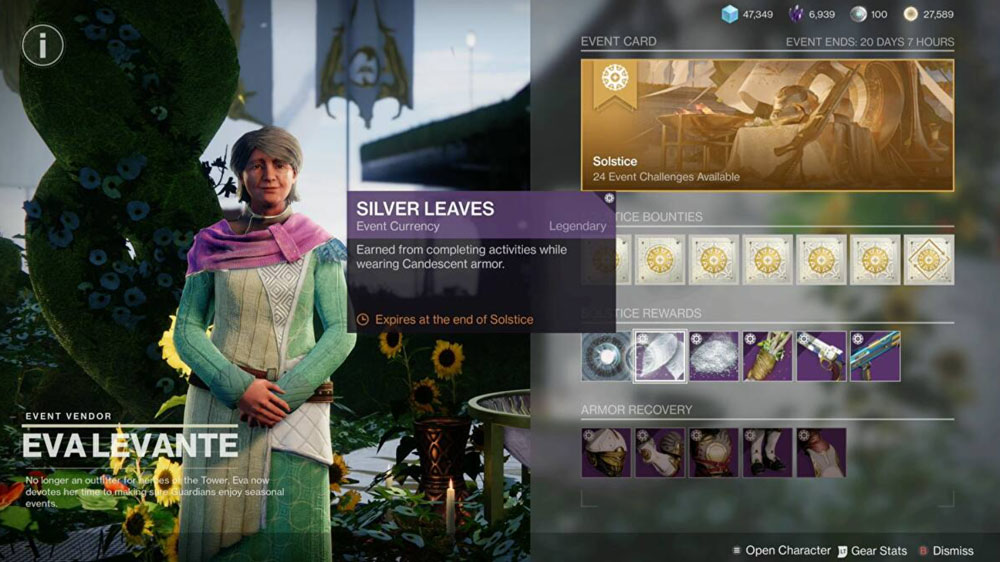Select the glowing circular orb reward
This screenshot has height=562, width=1000.
point(607,357)
